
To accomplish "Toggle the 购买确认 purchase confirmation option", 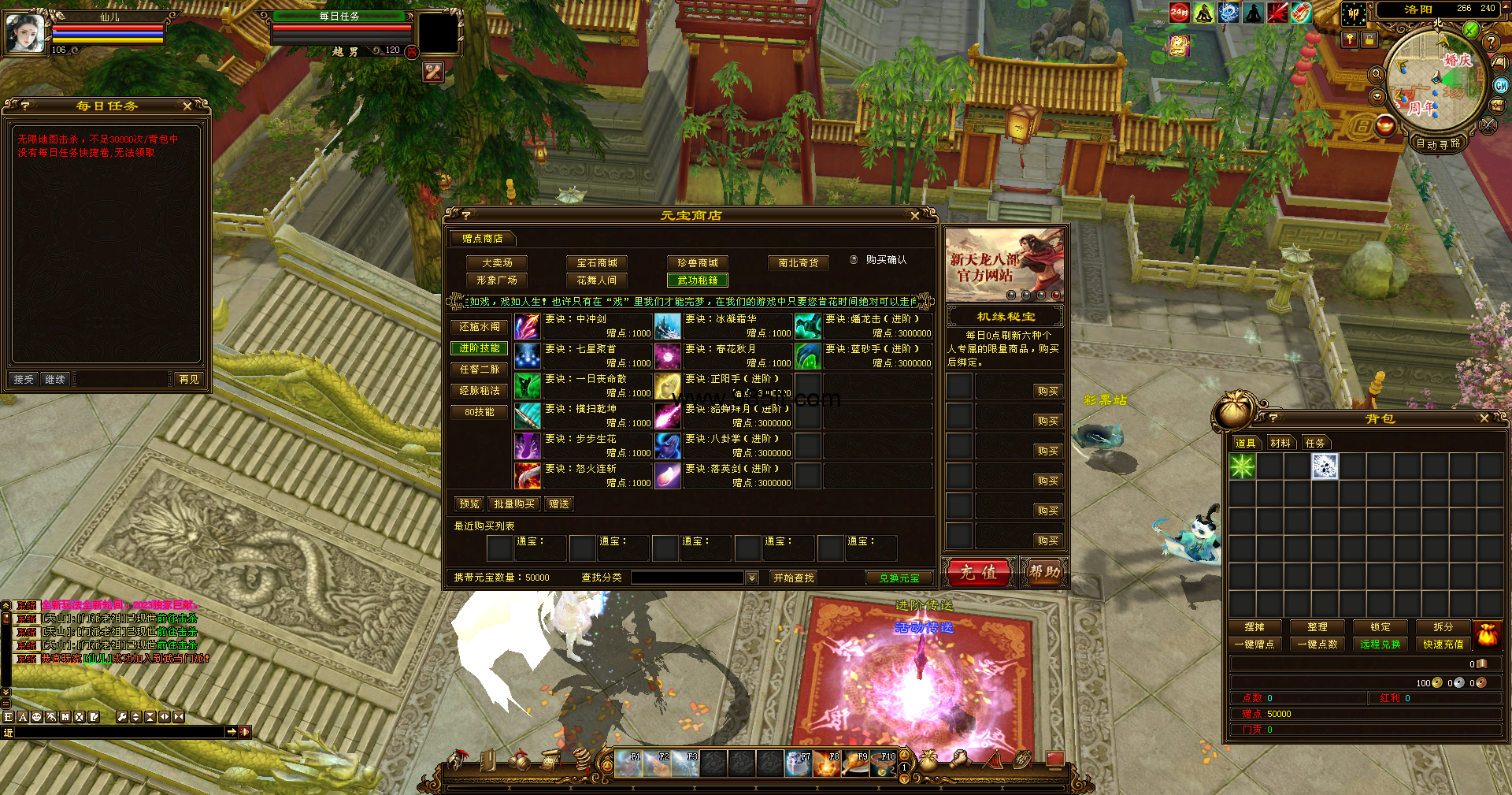I will tap(854, 259).
